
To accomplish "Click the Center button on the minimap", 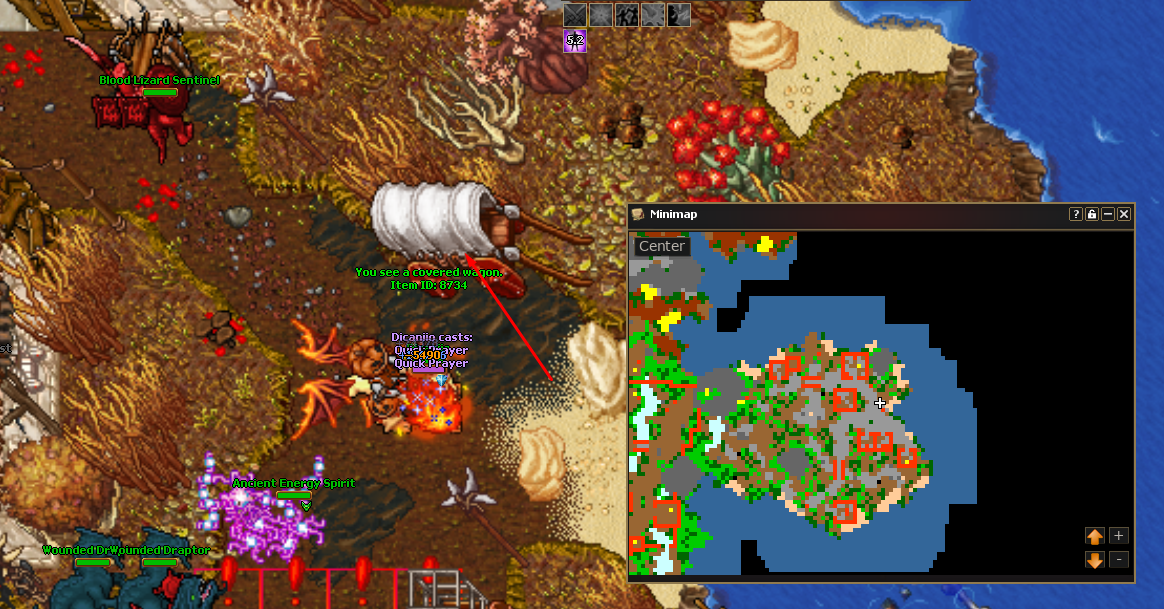I will pos(662,246).
